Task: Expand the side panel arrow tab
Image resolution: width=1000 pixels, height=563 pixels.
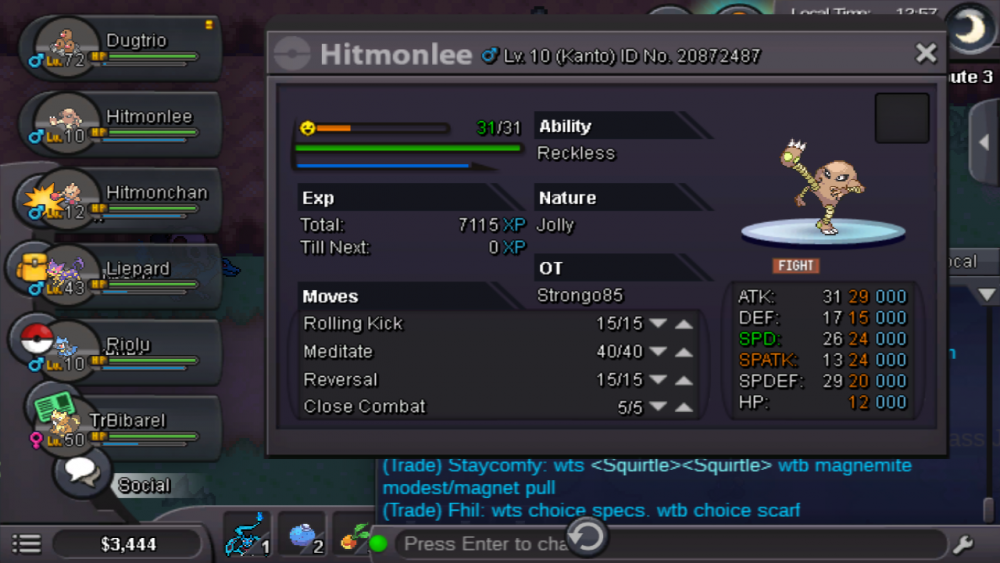Action: click(x=984, y=143)
